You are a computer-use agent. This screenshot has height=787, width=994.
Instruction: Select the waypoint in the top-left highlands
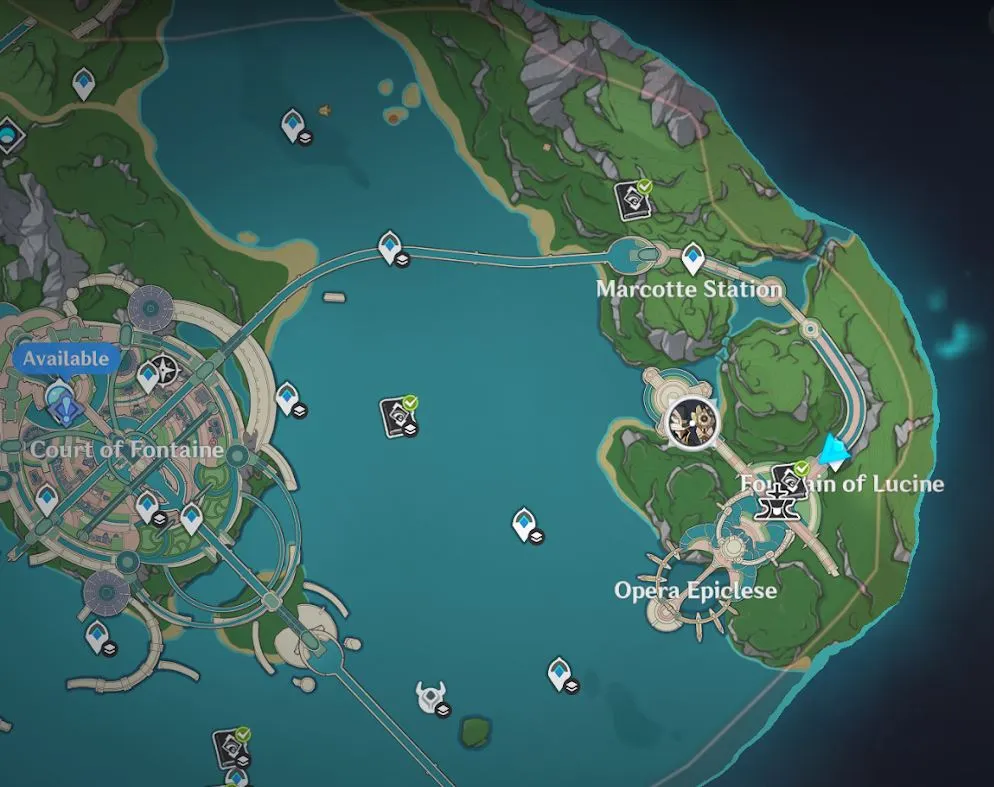tap(84, 82)
